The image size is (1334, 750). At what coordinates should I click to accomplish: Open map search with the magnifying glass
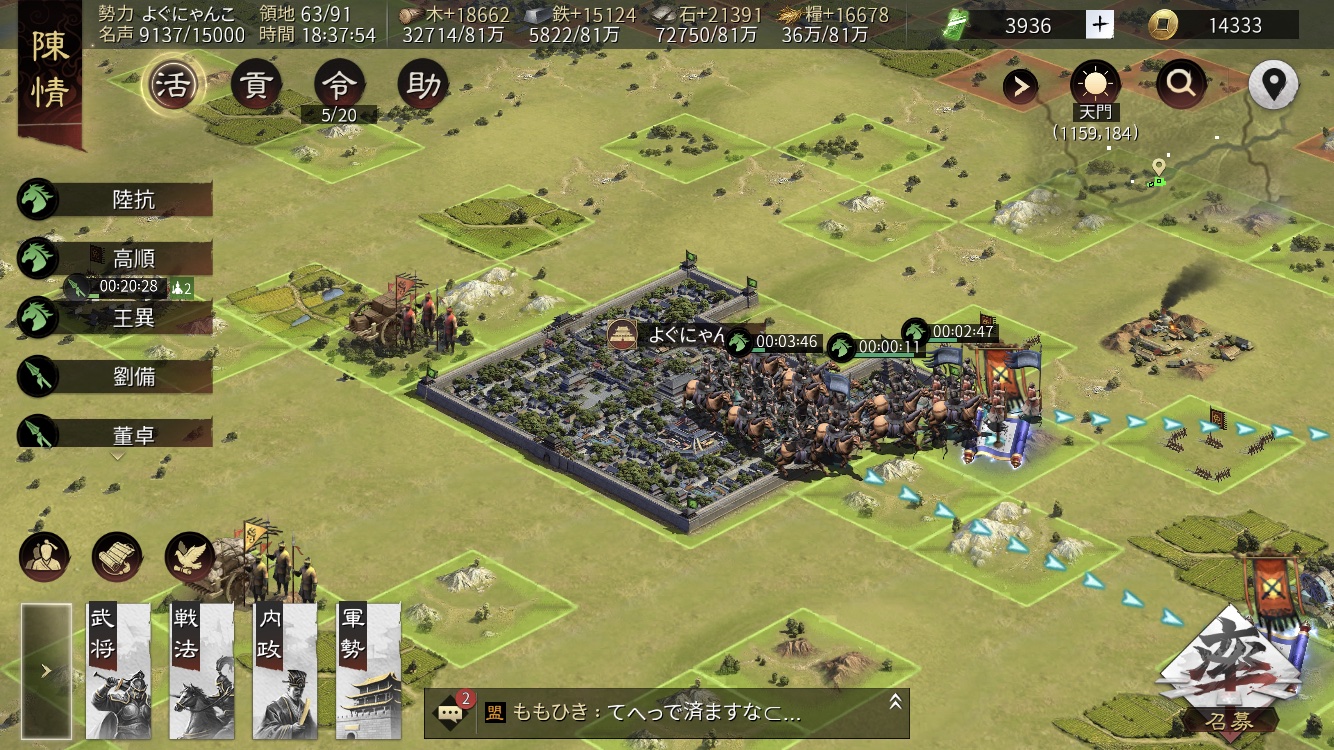coord(1181,86)
